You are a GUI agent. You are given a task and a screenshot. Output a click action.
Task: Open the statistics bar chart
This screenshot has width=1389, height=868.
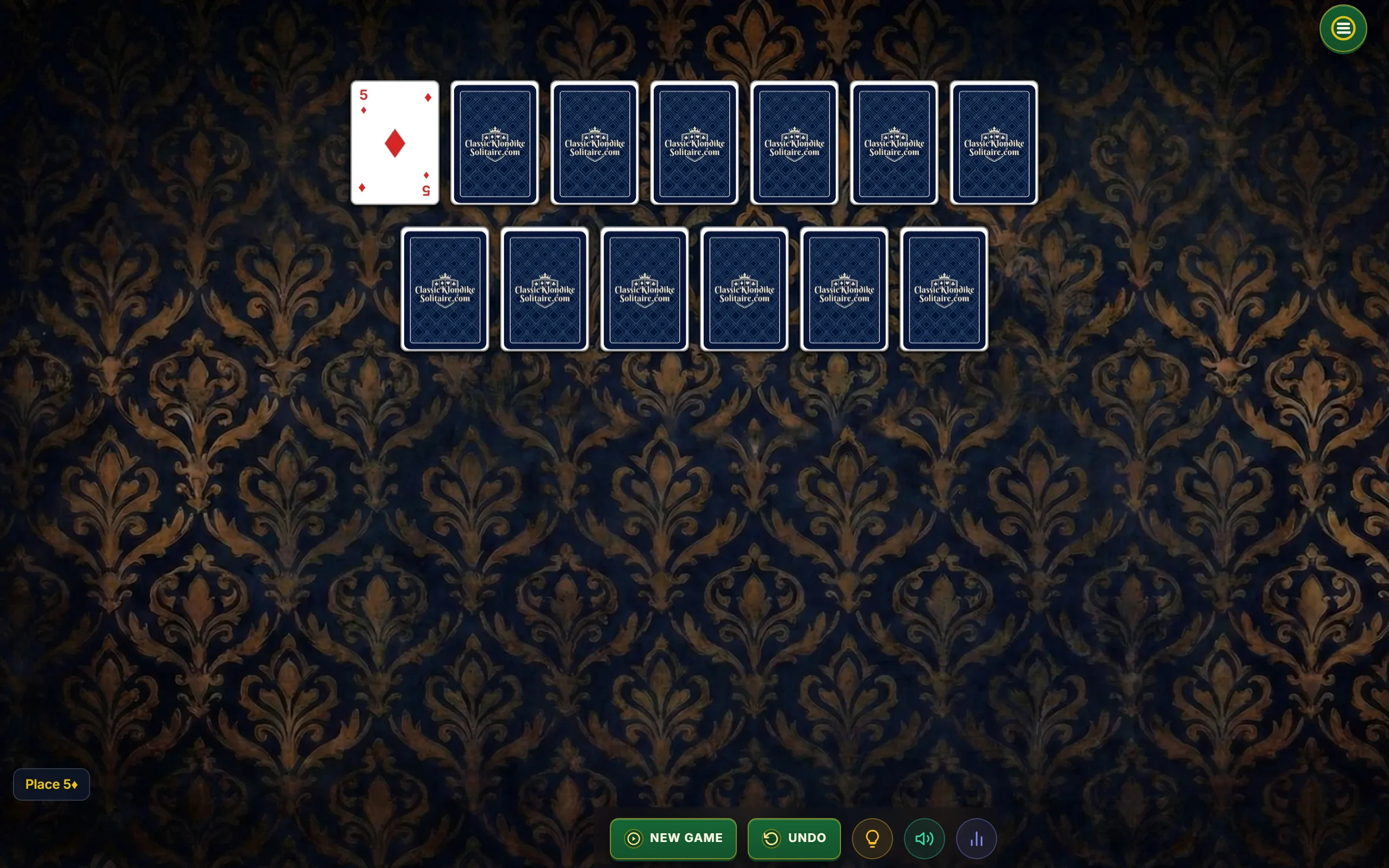pyautogui.click(x=976, y=838)
